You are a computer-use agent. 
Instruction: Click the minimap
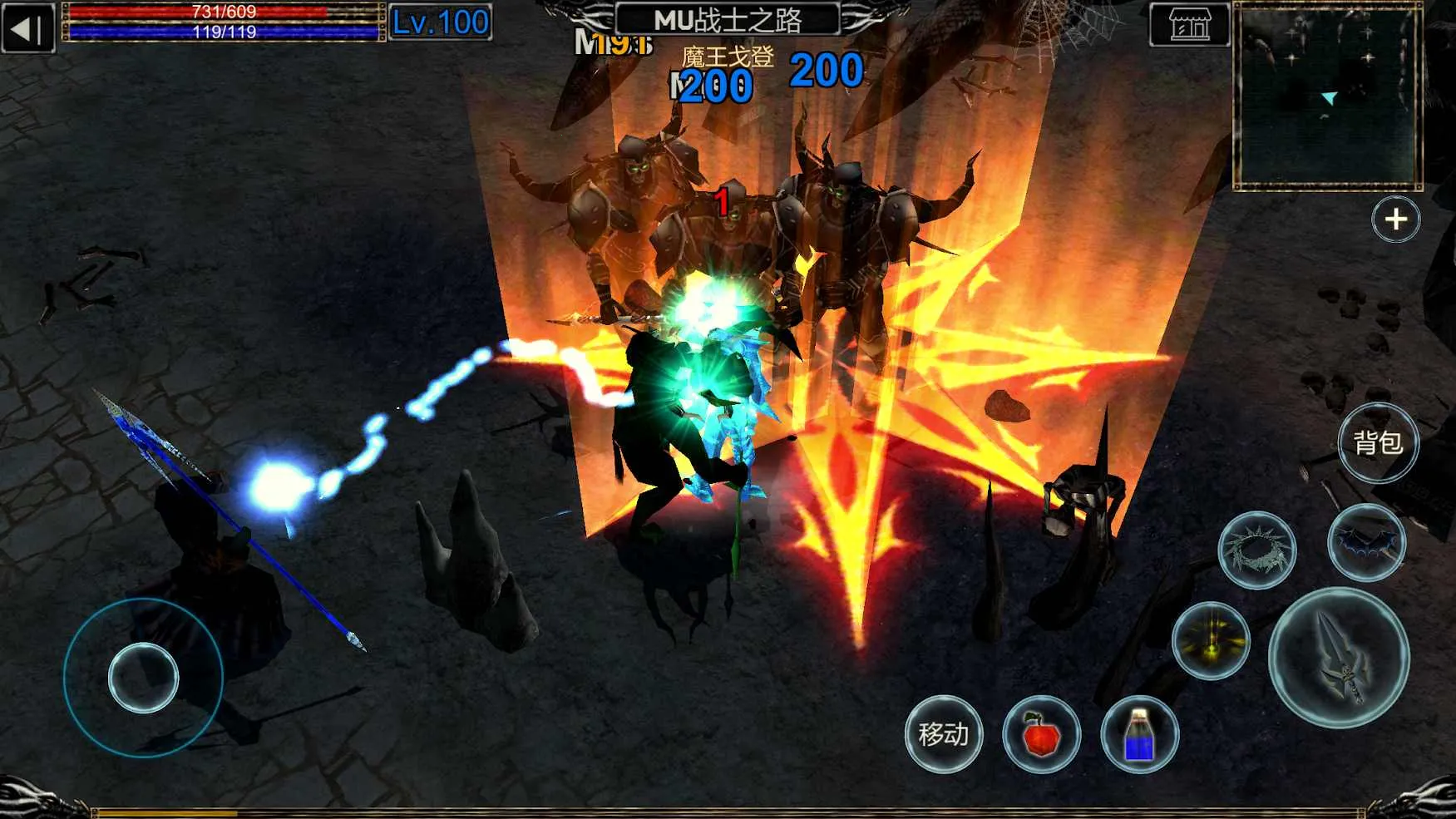[x=1327, y=96]
